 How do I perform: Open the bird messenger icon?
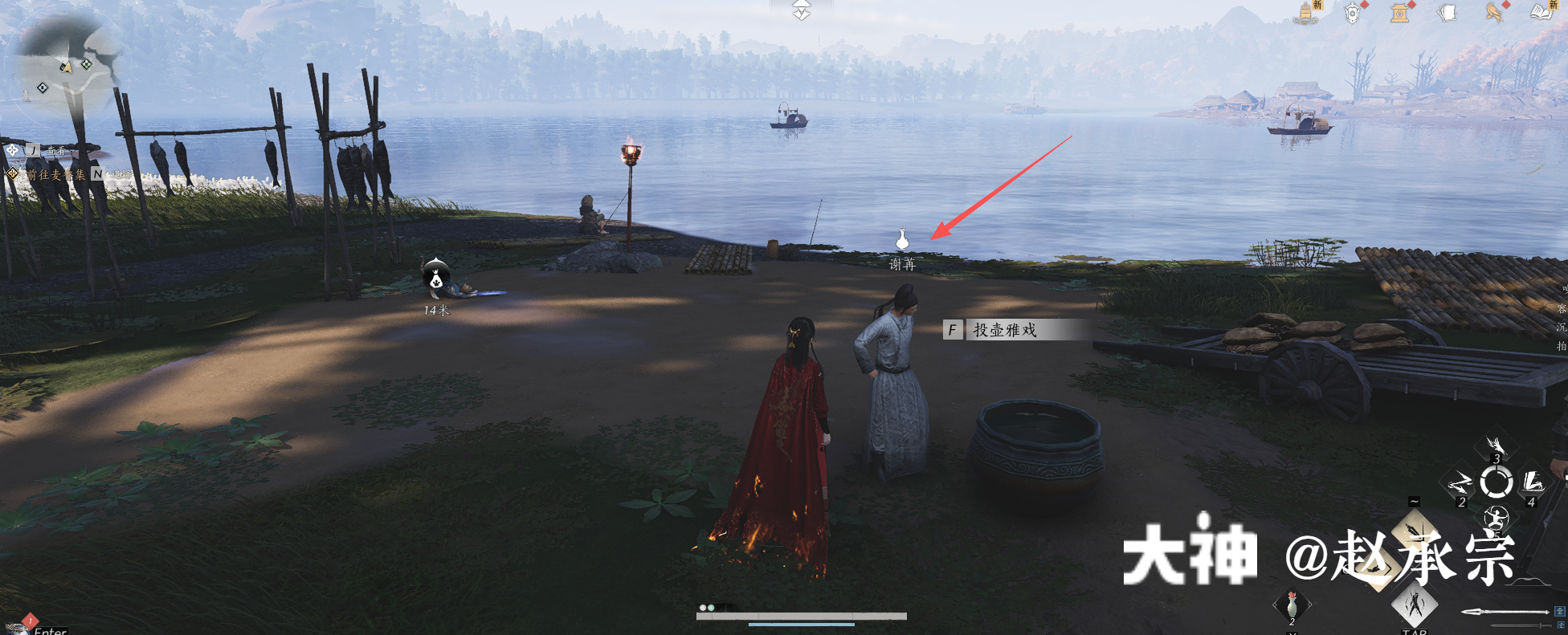tap(1495, 13)
